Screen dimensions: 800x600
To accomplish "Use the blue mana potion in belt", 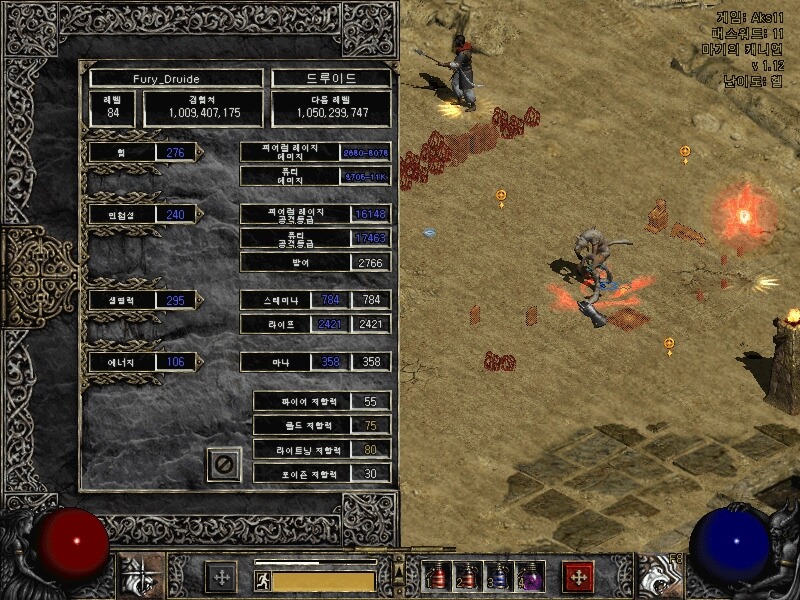I will (x=498, y=577).
